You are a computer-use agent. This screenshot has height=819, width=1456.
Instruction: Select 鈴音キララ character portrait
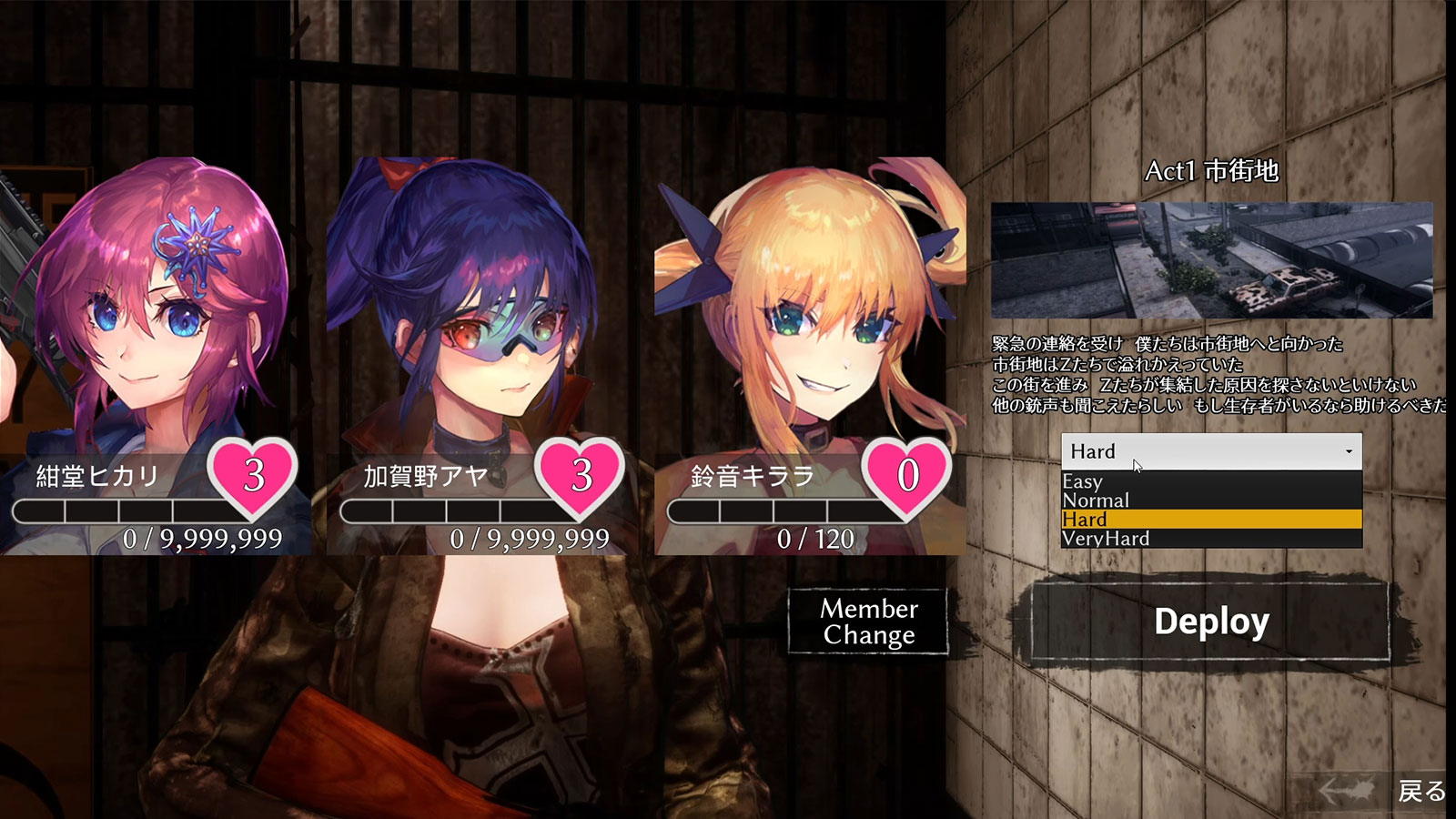810,309
